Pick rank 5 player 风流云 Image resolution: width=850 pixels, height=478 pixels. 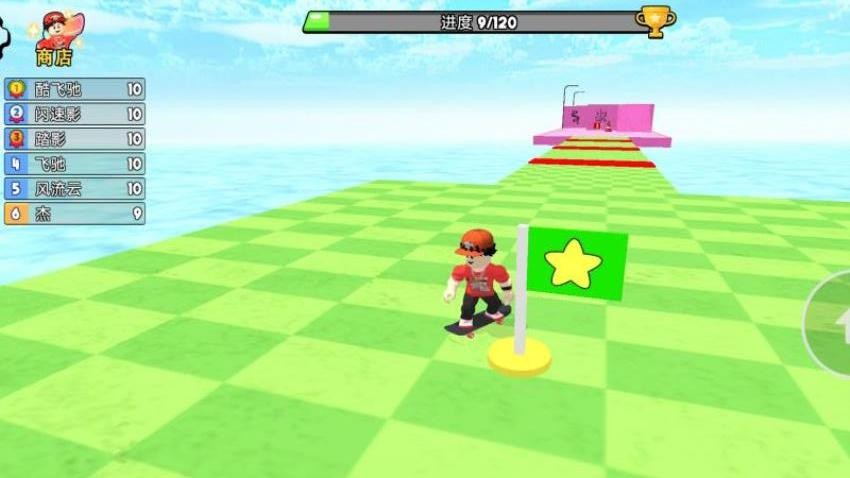tap(75, 188)
